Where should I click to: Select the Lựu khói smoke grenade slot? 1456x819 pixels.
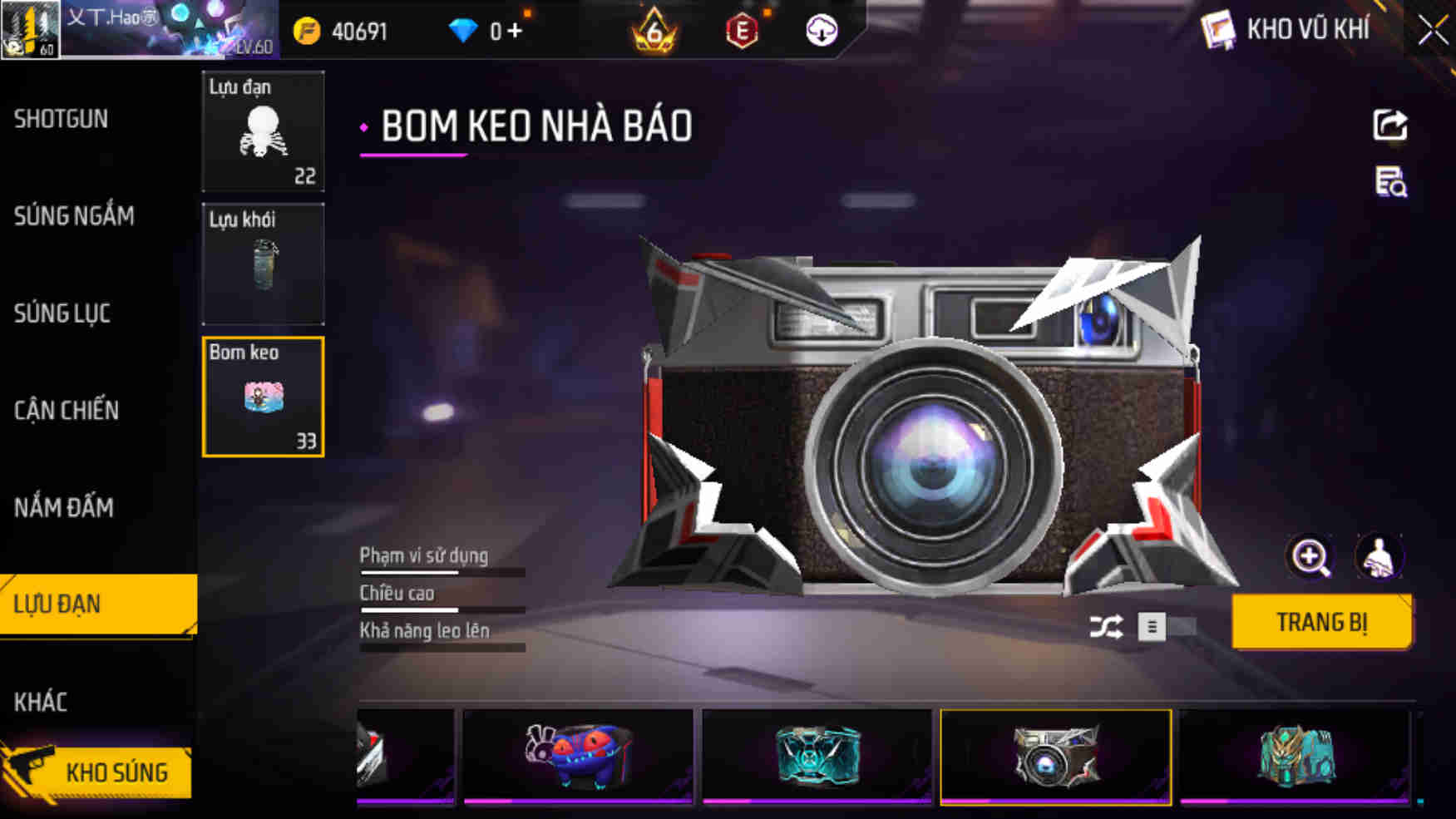(x=263, y=264)
